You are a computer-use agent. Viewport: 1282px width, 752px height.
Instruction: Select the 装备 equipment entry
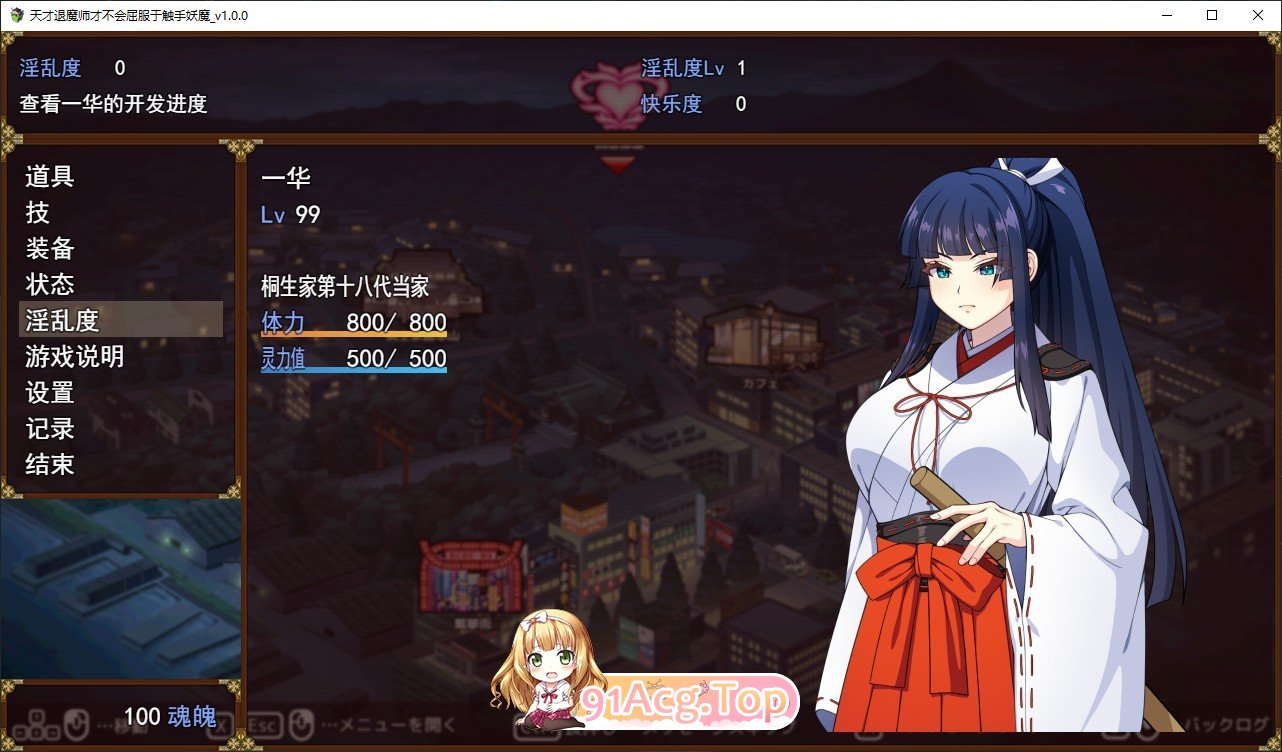pos(49,249)
